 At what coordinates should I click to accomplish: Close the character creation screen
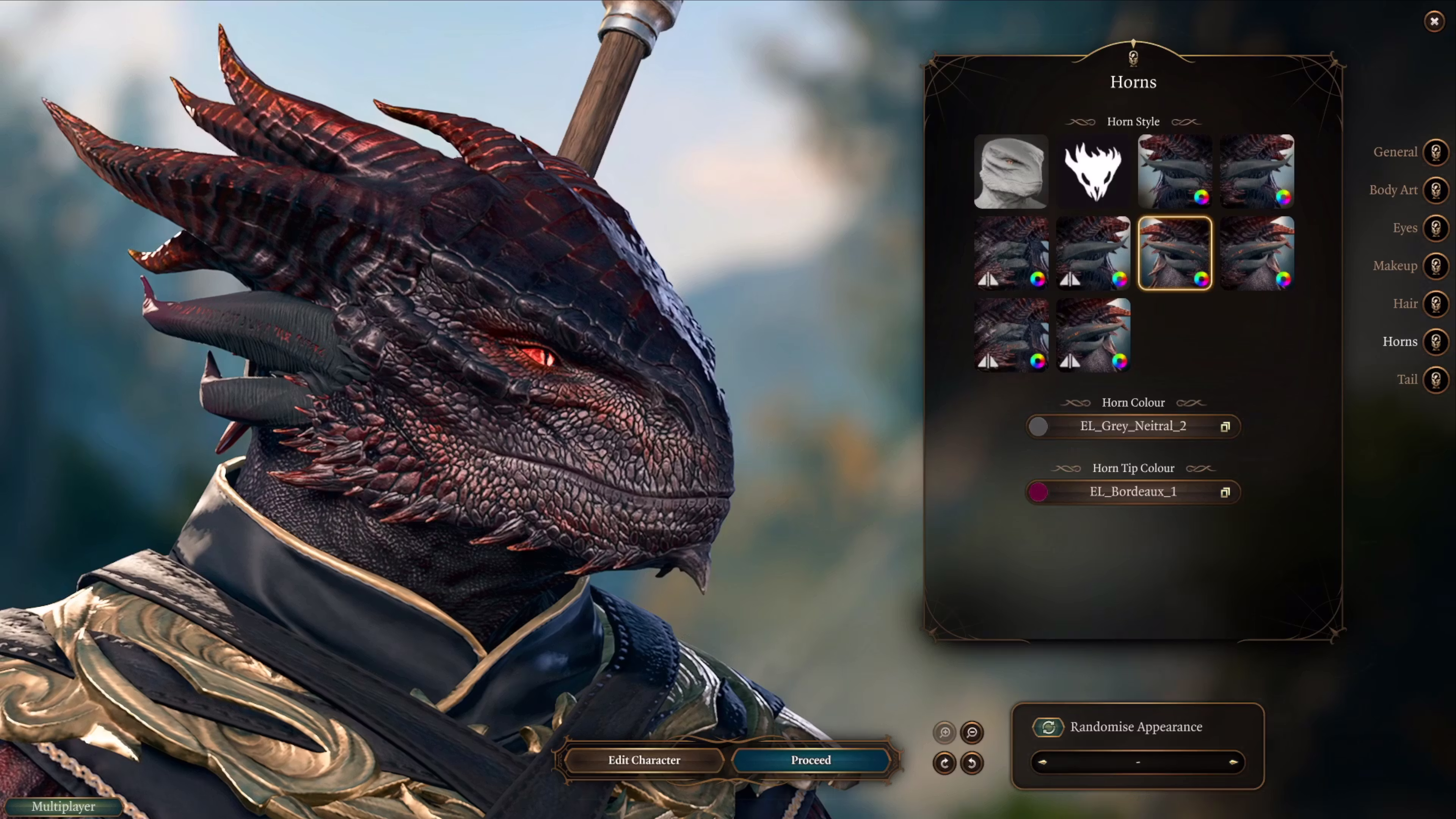(1434, 22)
